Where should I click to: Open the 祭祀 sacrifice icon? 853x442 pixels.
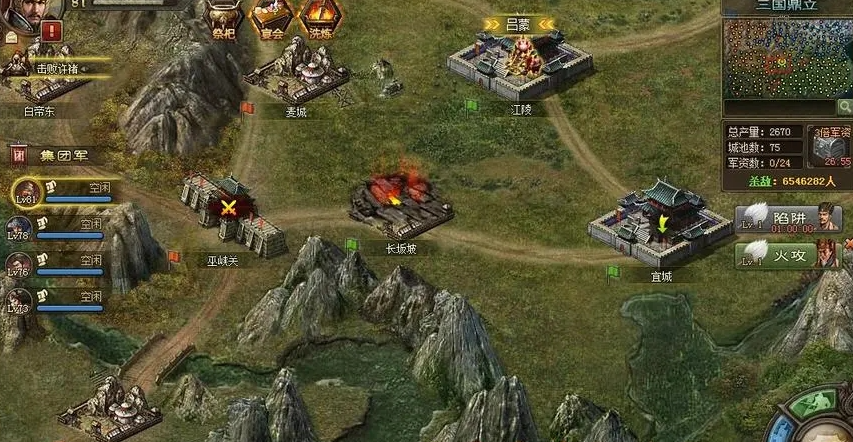point(222,16)
